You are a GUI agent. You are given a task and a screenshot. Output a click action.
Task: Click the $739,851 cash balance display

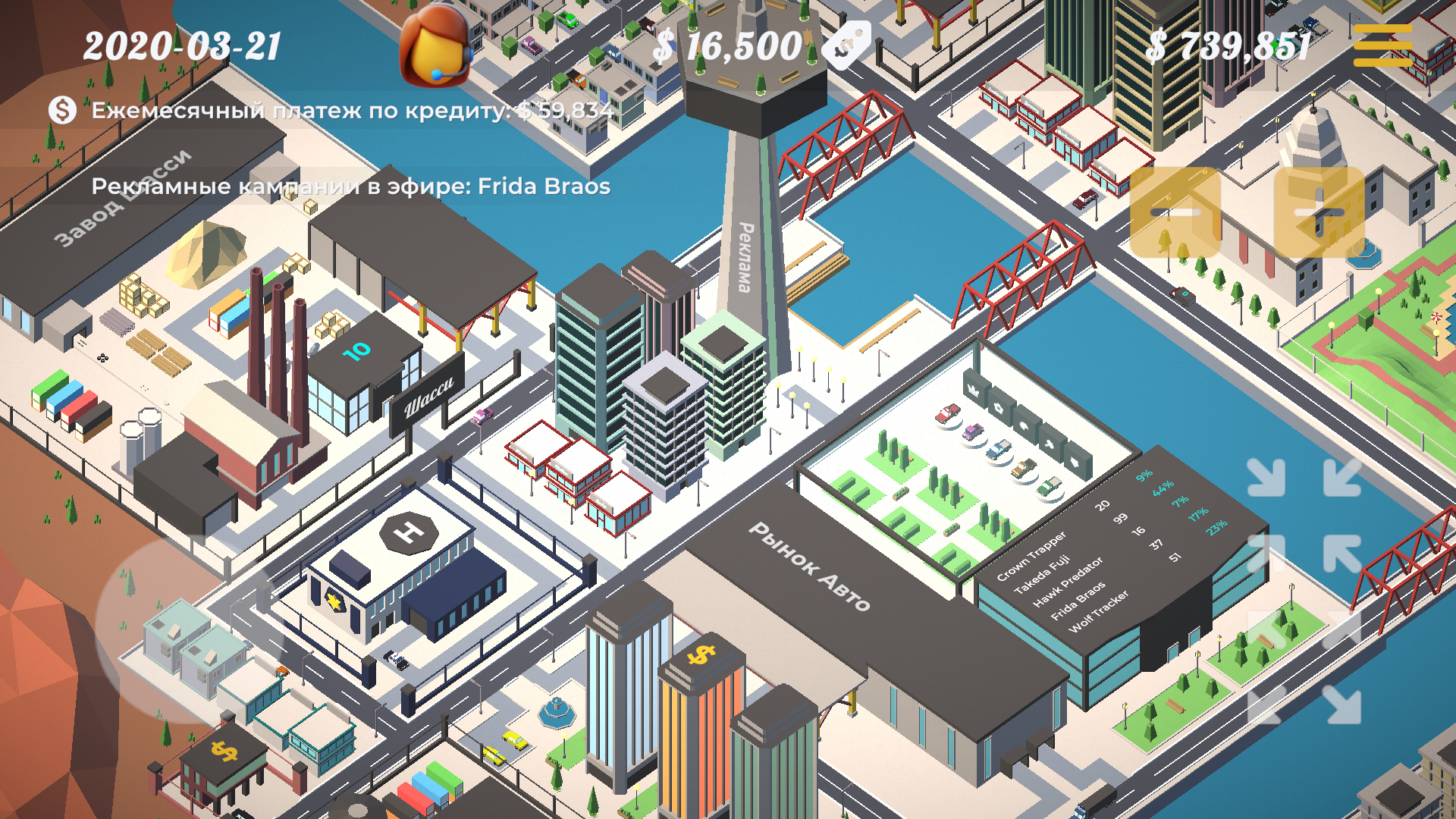coord(1228,47)
